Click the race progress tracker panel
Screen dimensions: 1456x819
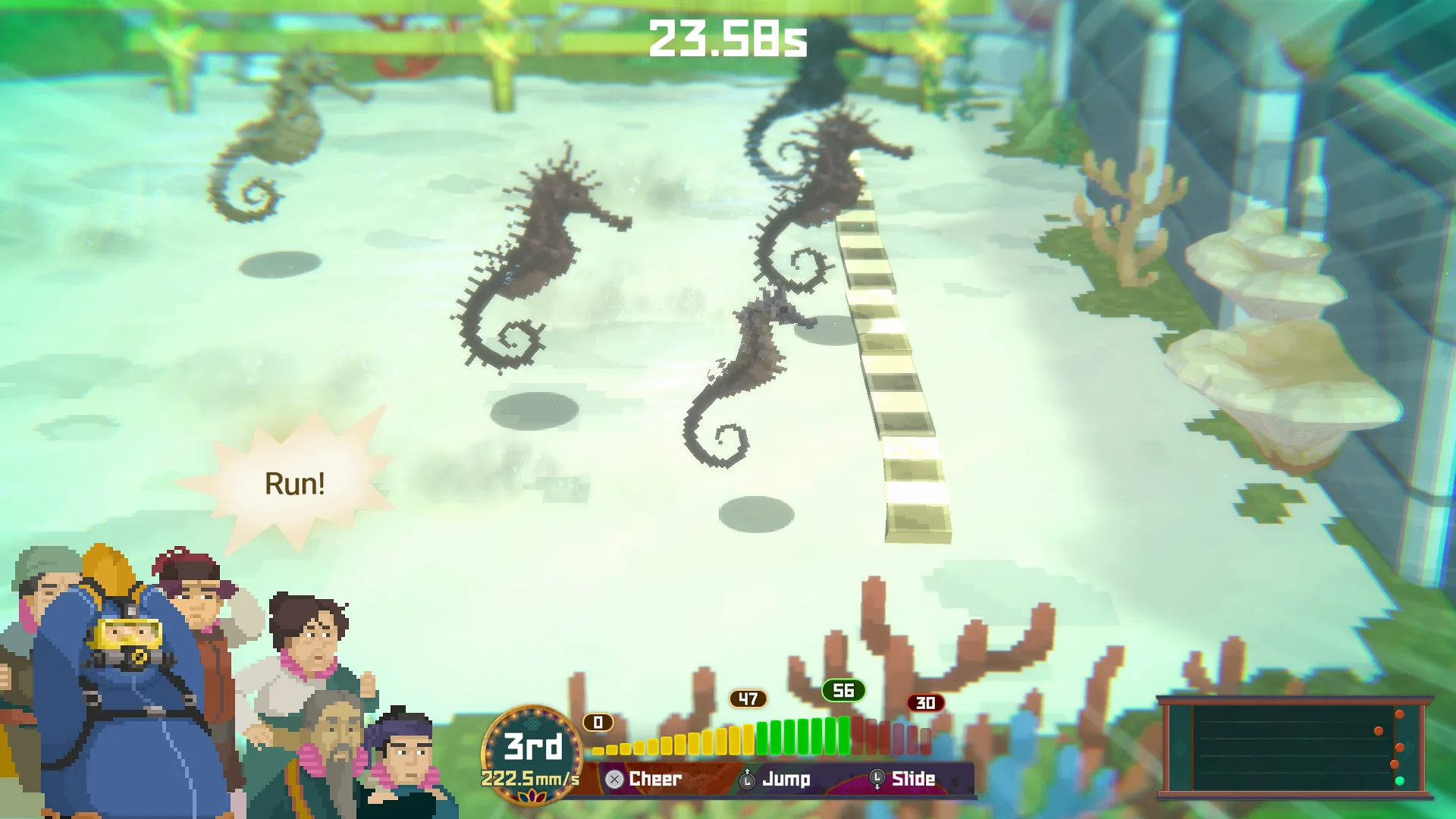click(x=1294, y=747)
